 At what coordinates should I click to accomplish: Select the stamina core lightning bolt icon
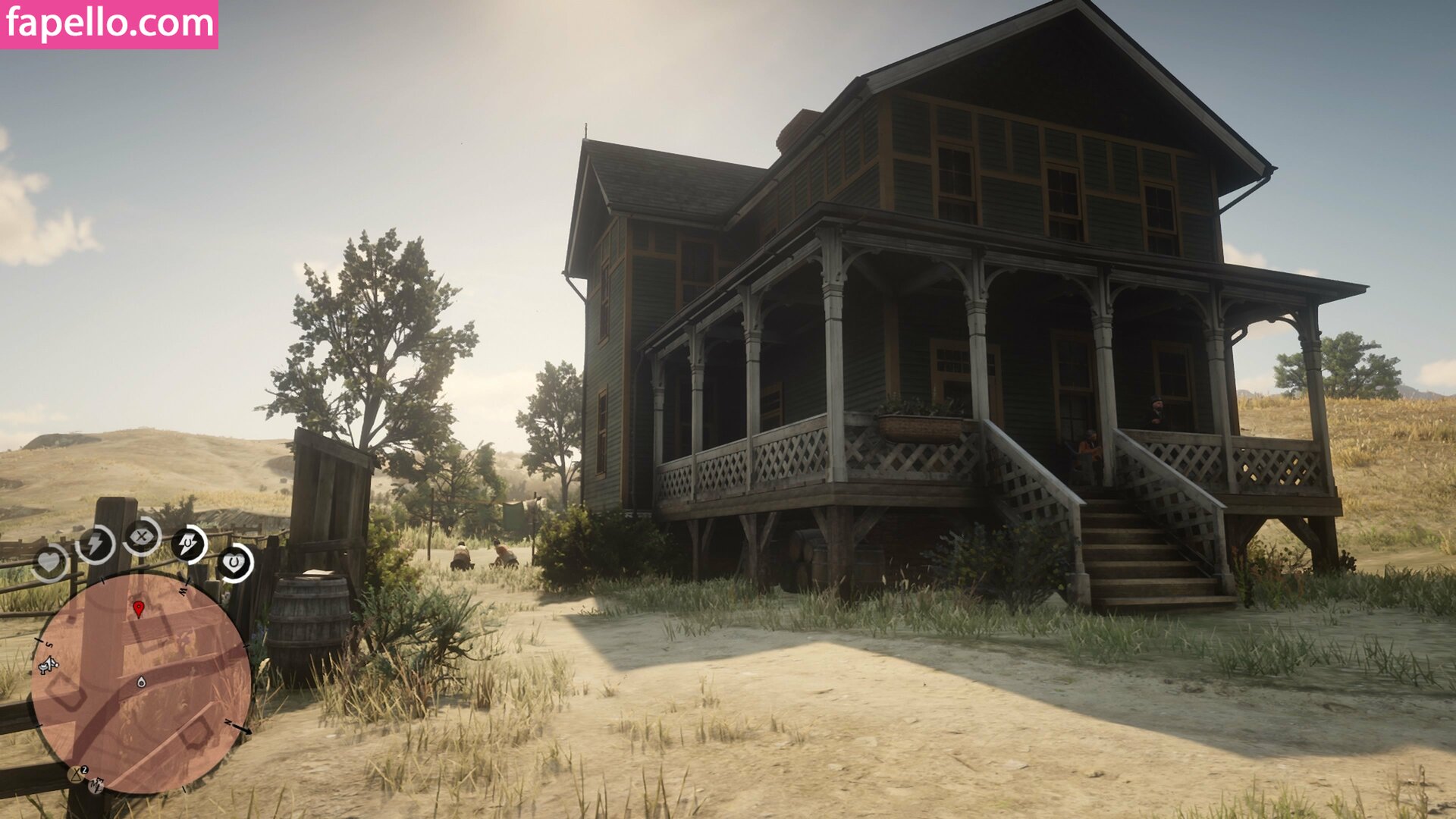[x=96, y=544]
